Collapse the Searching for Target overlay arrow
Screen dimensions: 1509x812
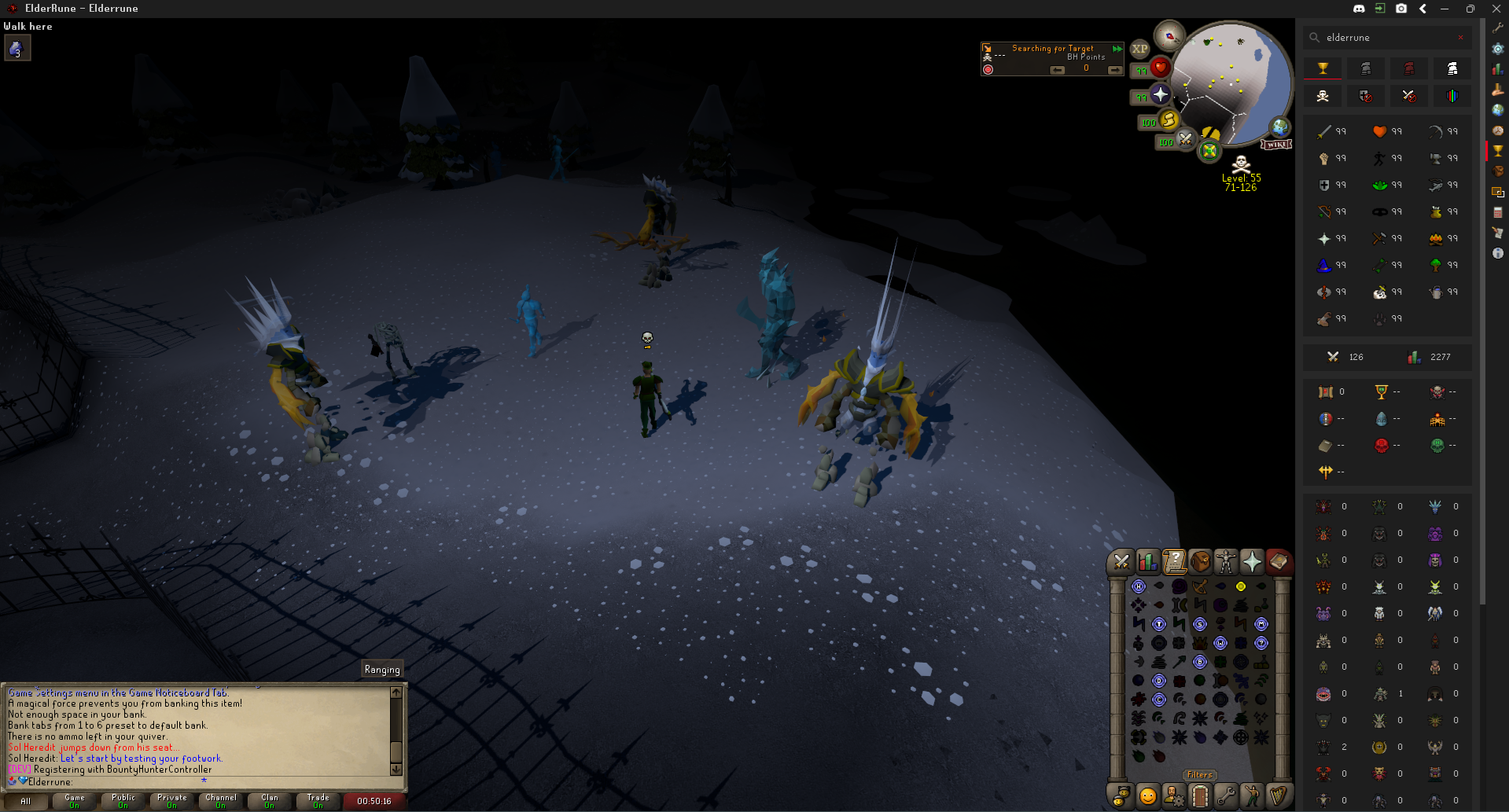1117,49
